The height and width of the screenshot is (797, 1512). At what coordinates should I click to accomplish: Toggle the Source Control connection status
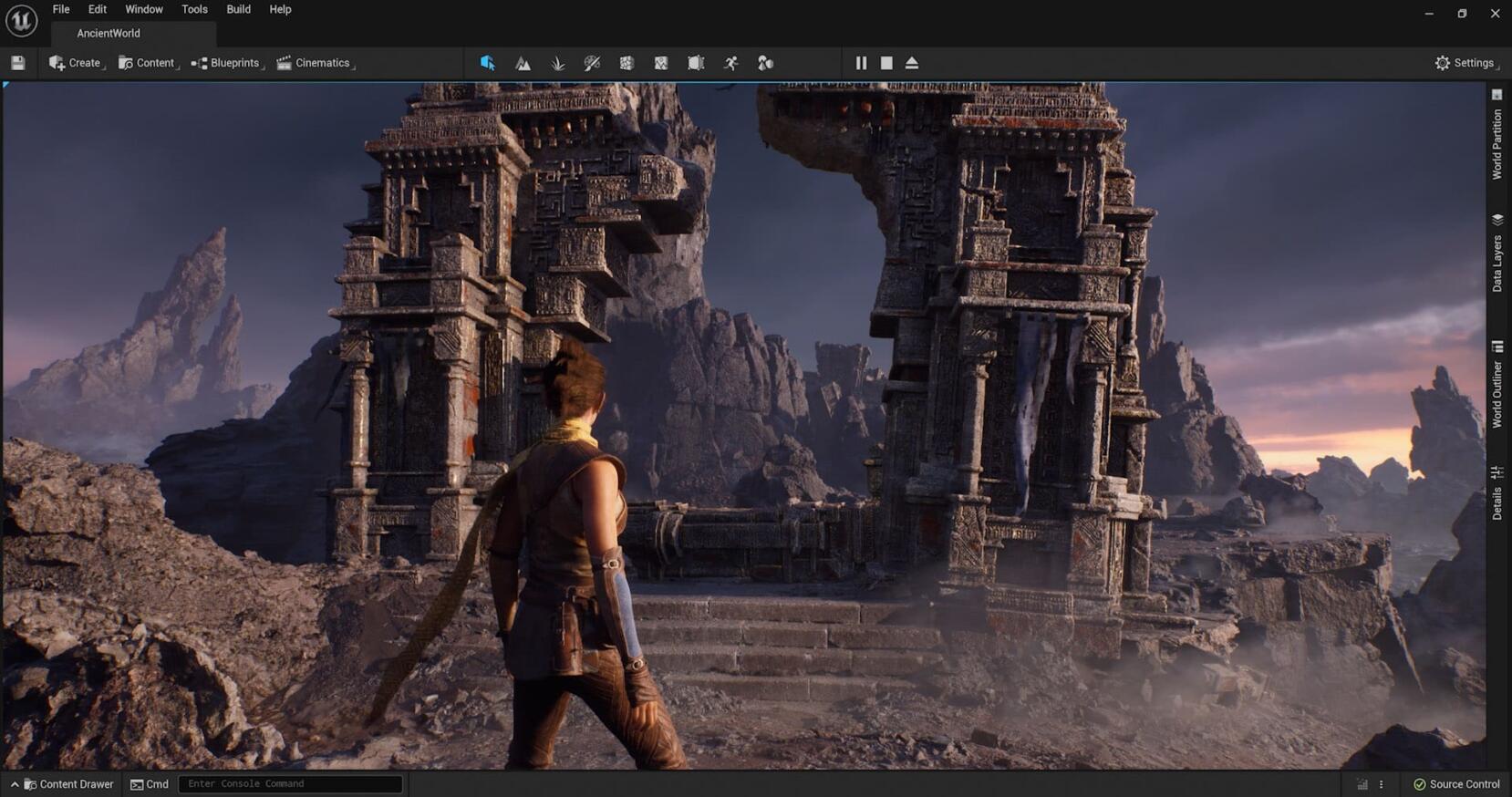pyautogui.click(x=1455, y=783)
